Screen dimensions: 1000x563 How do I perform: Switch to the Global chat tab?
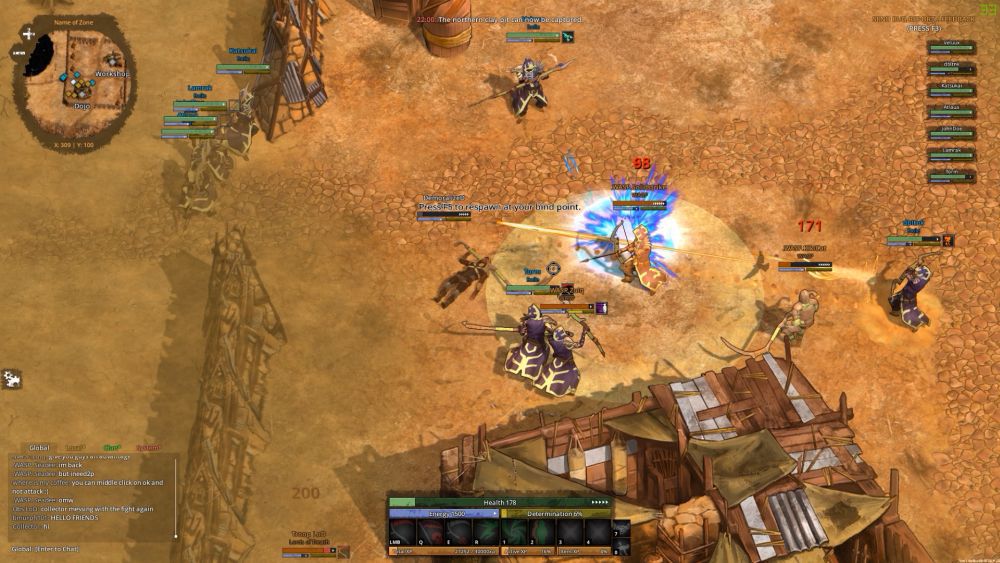39,448
